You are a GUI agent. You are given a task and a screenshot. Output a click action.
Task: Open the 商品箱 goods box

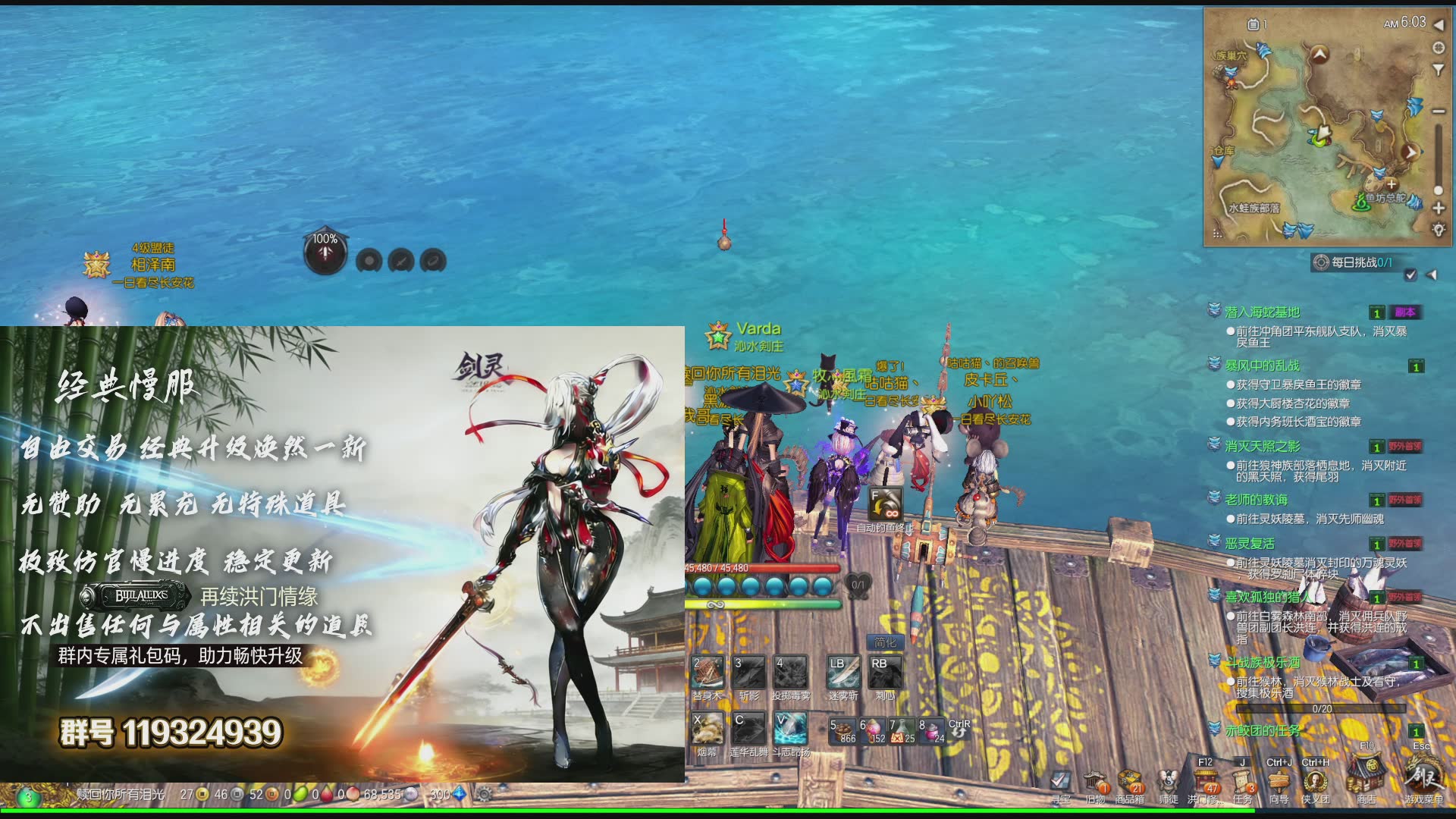coord(1129,782)
